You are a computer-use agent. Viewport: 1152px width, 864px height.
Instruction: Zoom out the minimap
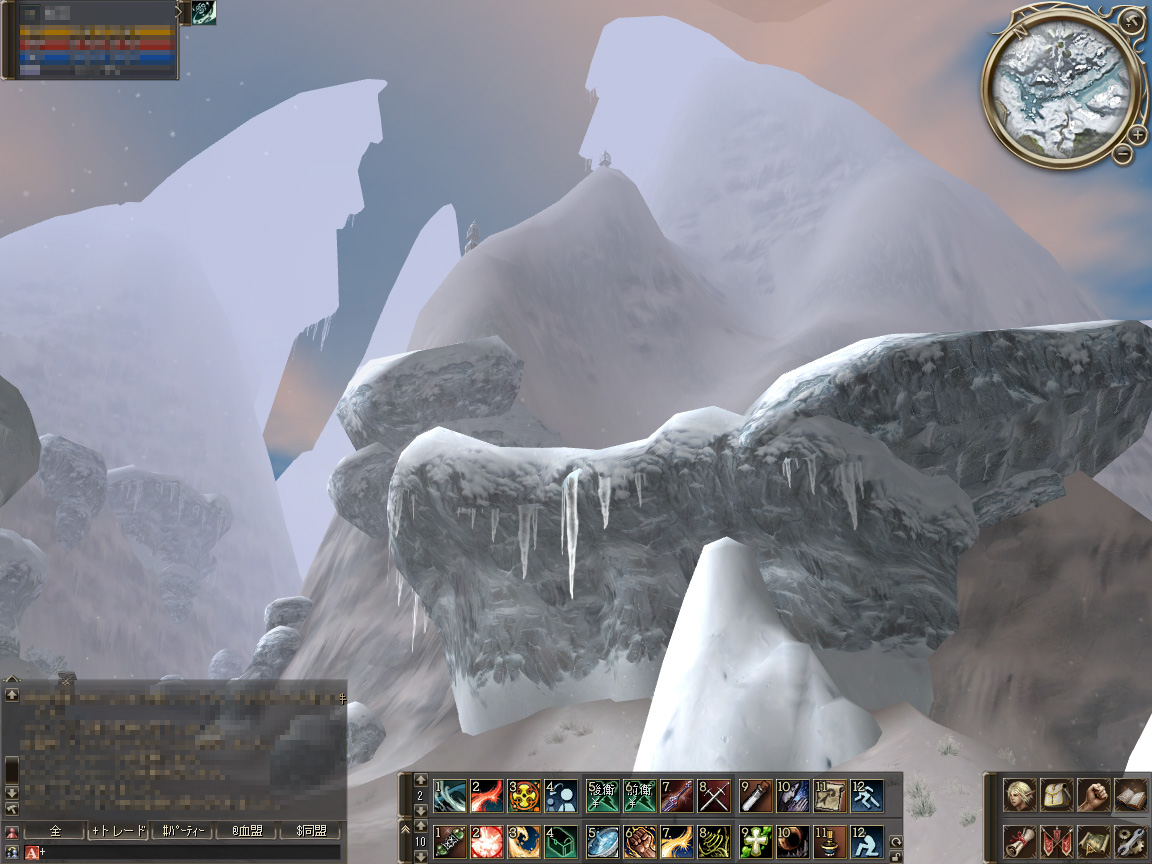(x=1123, y=153)
